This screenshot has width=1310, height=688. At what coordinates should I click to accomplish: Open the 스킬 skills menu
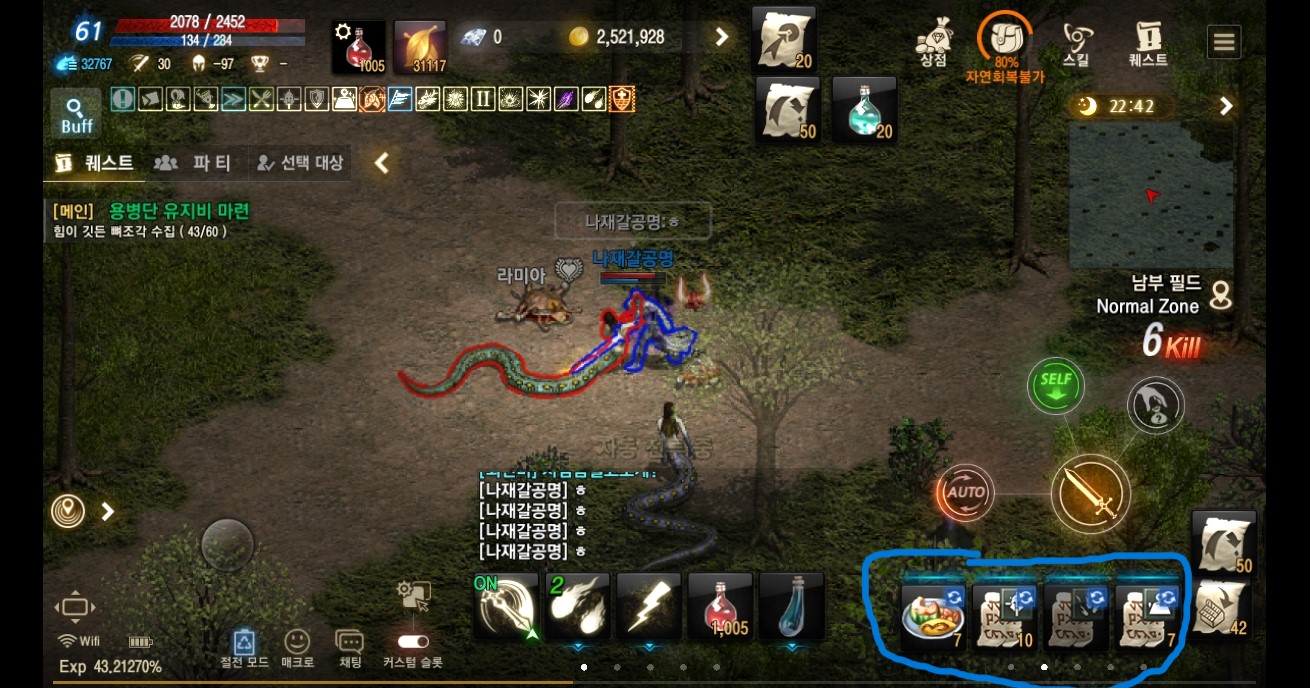tap(1077, 44)
